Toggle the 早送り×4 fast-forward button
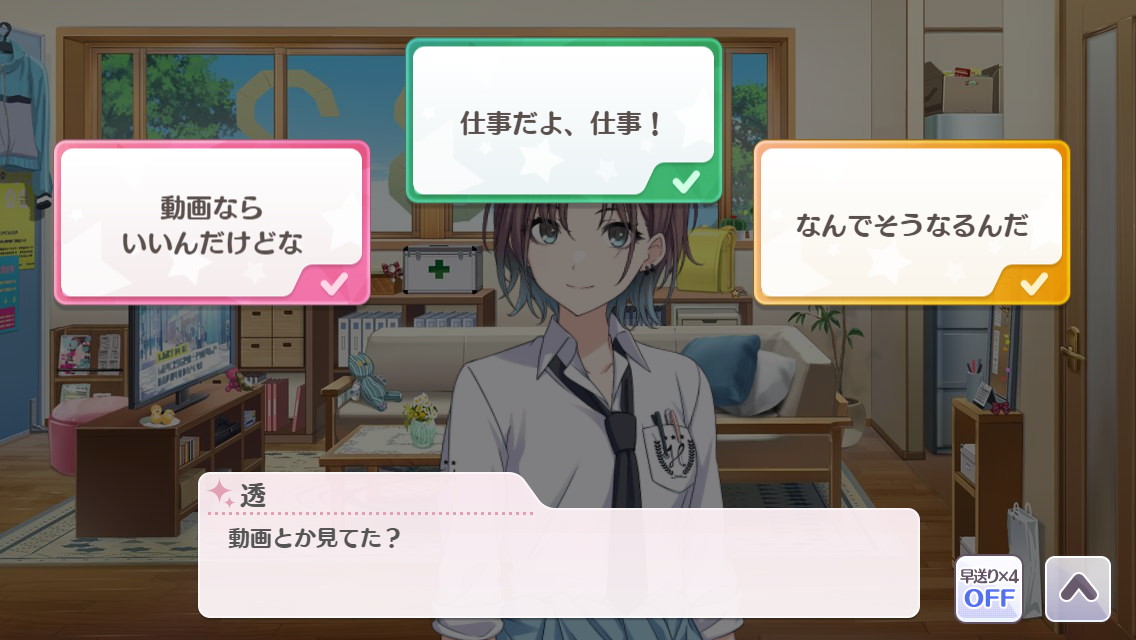Image resolution: width=1136 pixels, height=640 pixels. 988,589
